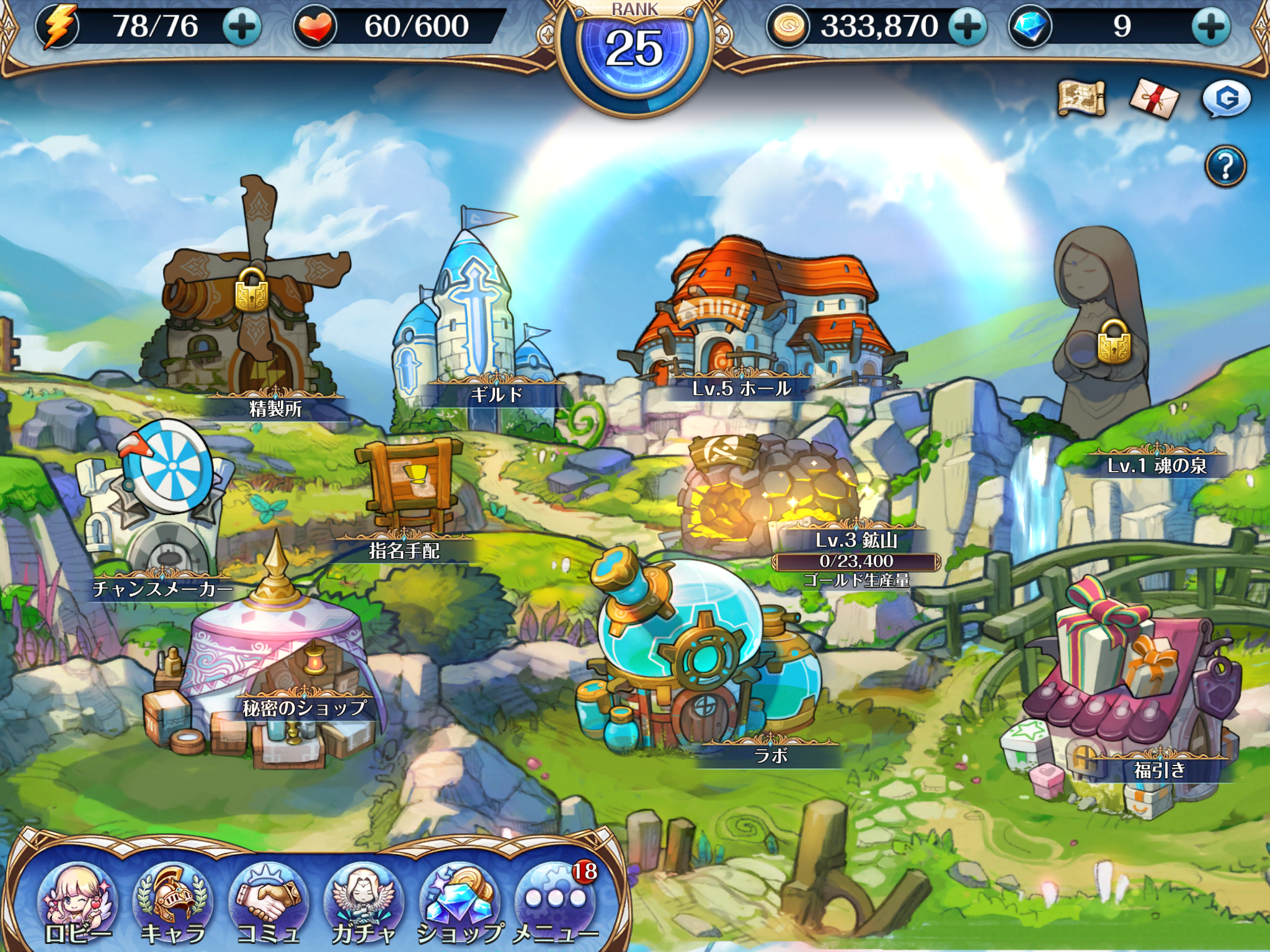
Task: Show help with the question mark button
Action: pyautogui.click(x=1225, y=167)
